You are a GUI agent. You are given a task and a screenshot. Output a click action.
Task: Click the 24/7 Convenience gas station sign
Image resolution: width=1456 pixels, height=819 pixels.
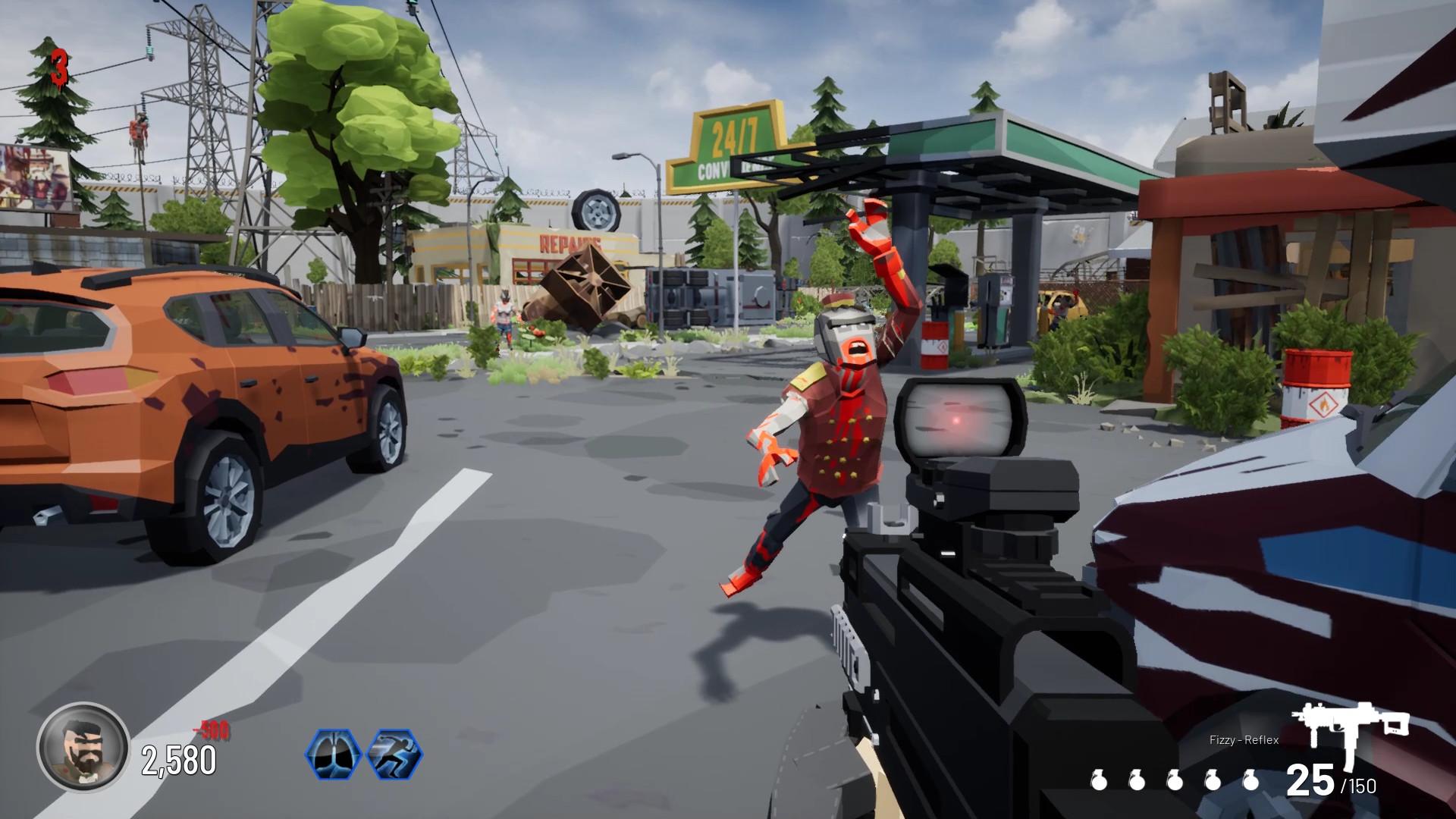click(726, 144)
